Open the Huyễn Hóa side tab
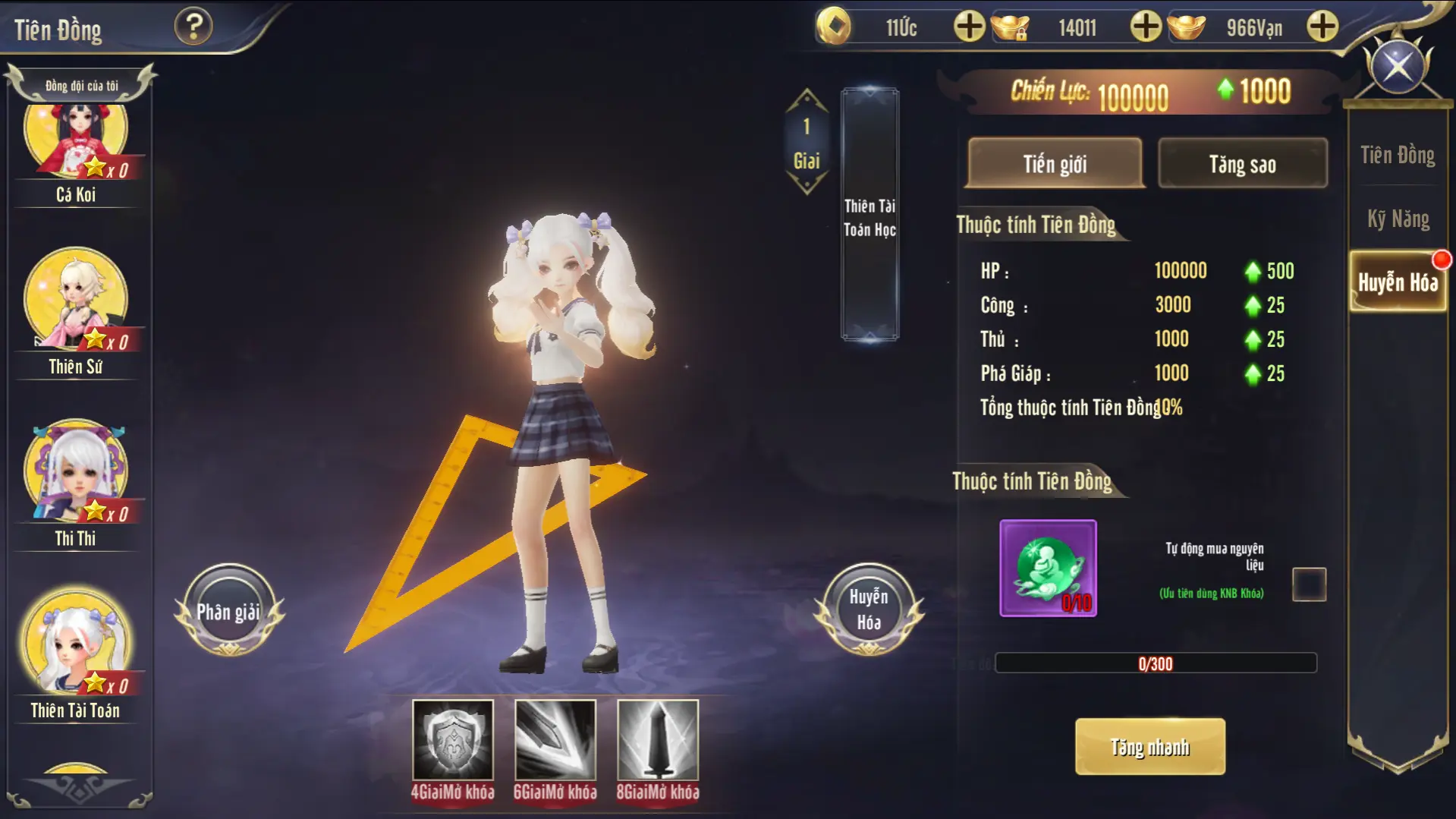The width and height of the screenshot is (1456, 819). pos(1398,282)
